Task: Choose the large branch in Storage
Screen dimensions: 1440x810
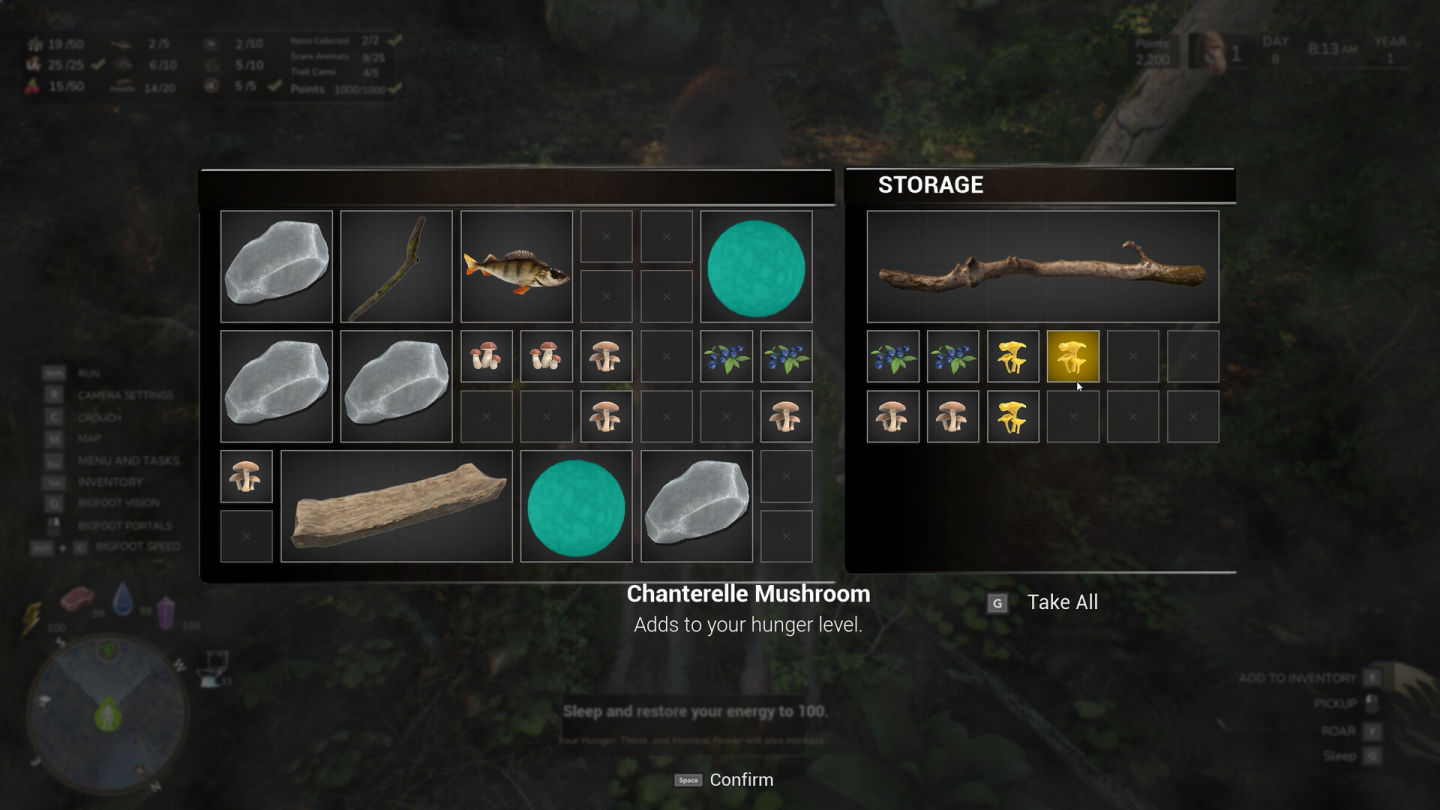Action: tap(1042, 267)
